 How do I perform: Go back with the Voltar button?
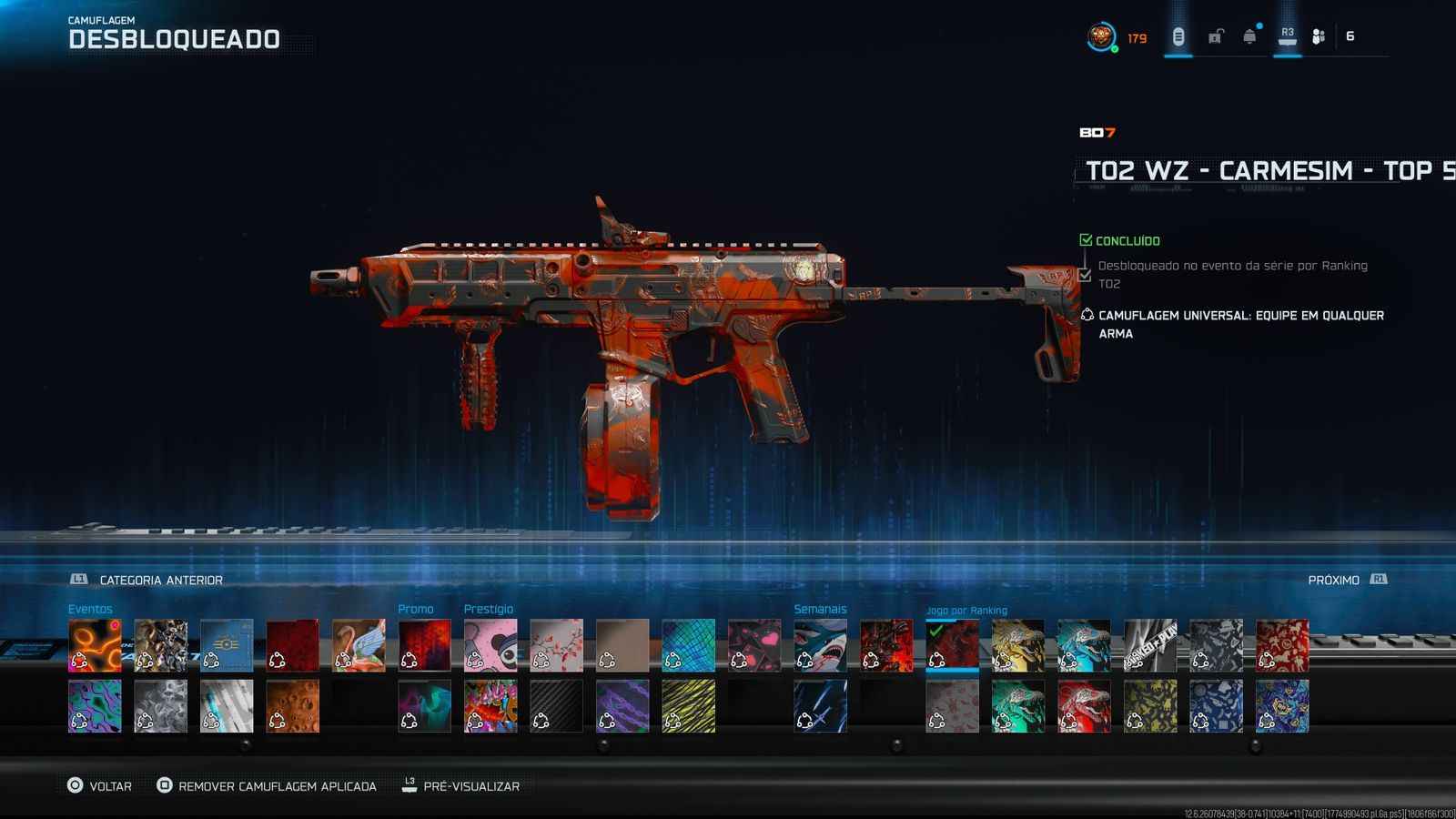[x=100, y=786]
